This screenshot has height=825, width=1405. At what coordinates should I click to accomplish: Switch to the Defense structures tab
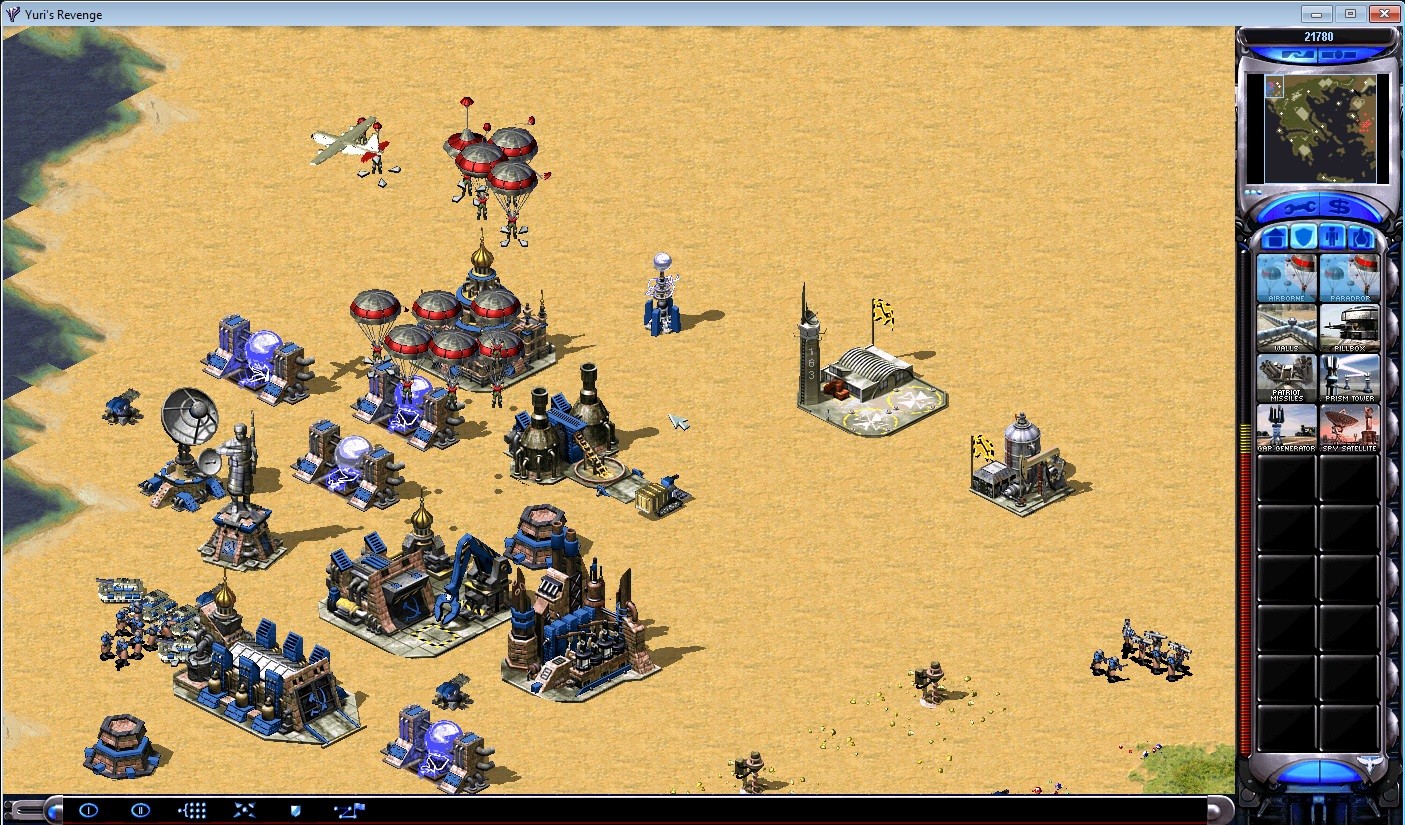click(x=1303, y=237)
